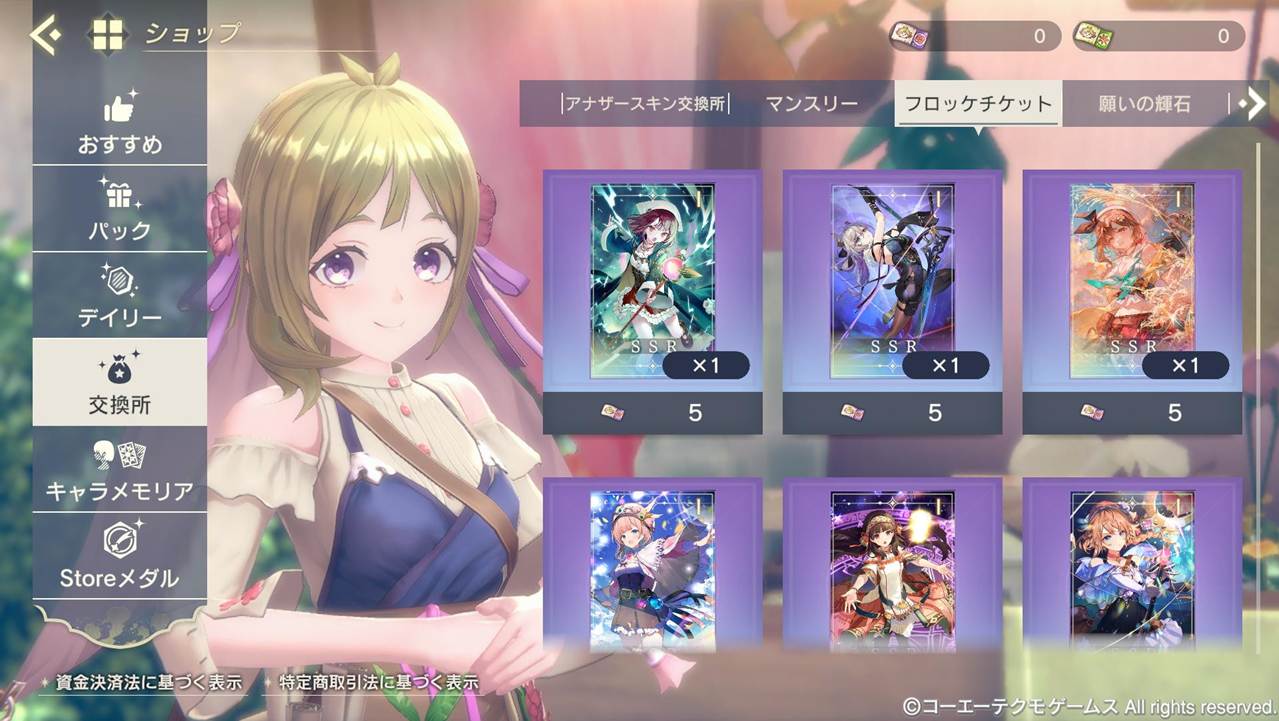This screenshot has width=1279, height=721.
Task: Open the キャラメモリア shop category
Action: click(120, 470)
